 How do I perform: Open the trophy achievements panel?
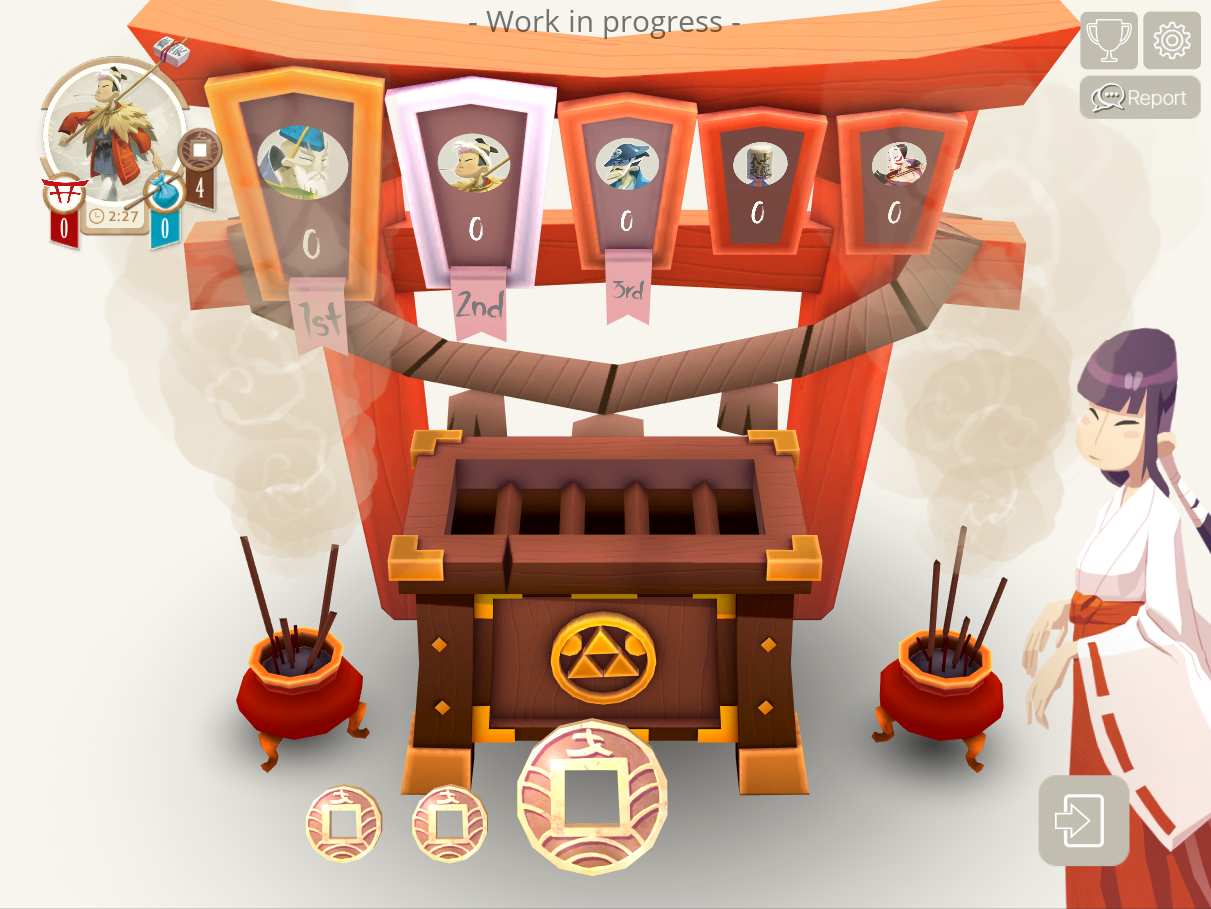pyautogui.click(x=1108, y=40)
